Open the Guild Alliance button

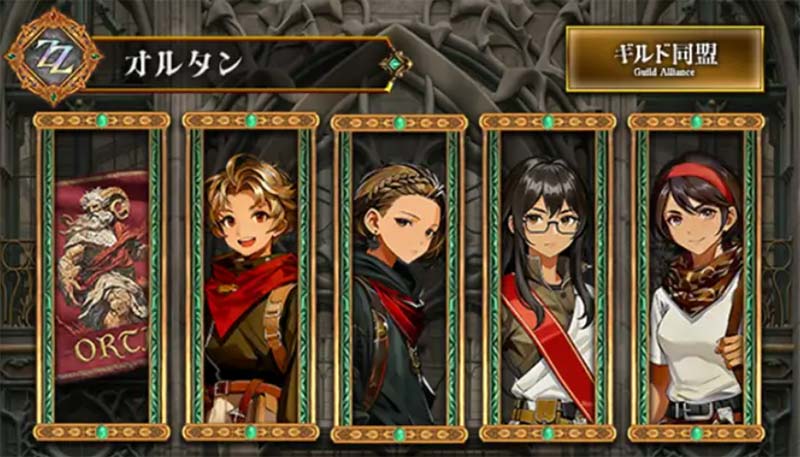(x=664, y=59)
